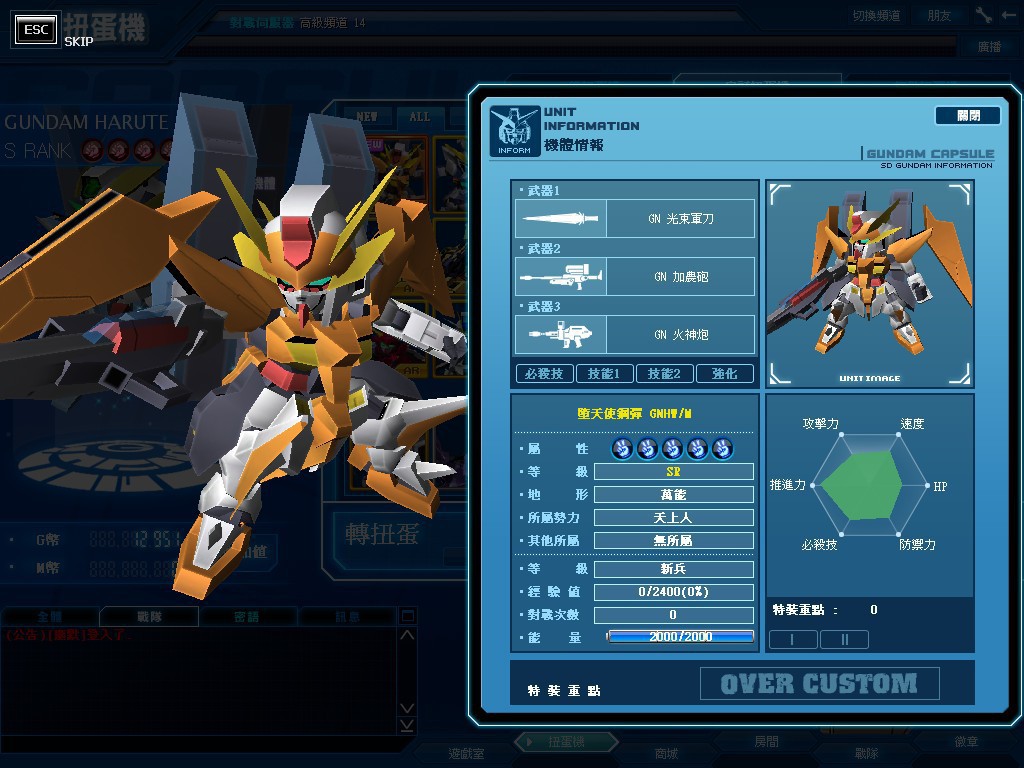Select weapon 1 GN 光束軍刀 row

point(635,218)
